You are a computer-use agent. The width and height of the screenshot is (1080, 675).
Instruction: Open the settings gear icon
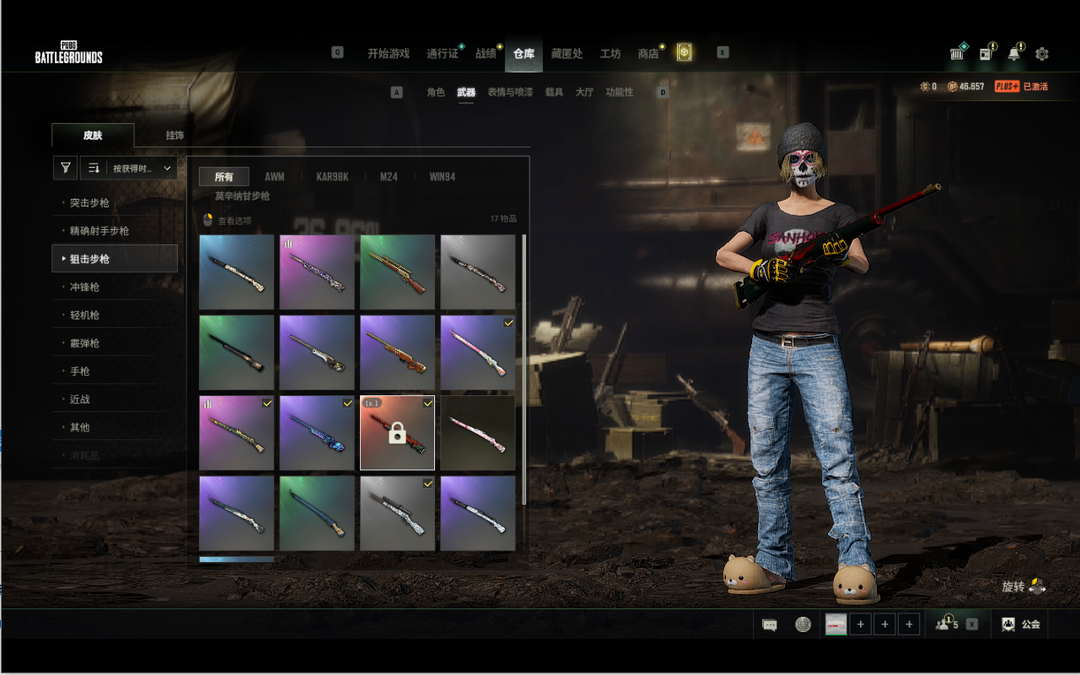point(1042,54)
